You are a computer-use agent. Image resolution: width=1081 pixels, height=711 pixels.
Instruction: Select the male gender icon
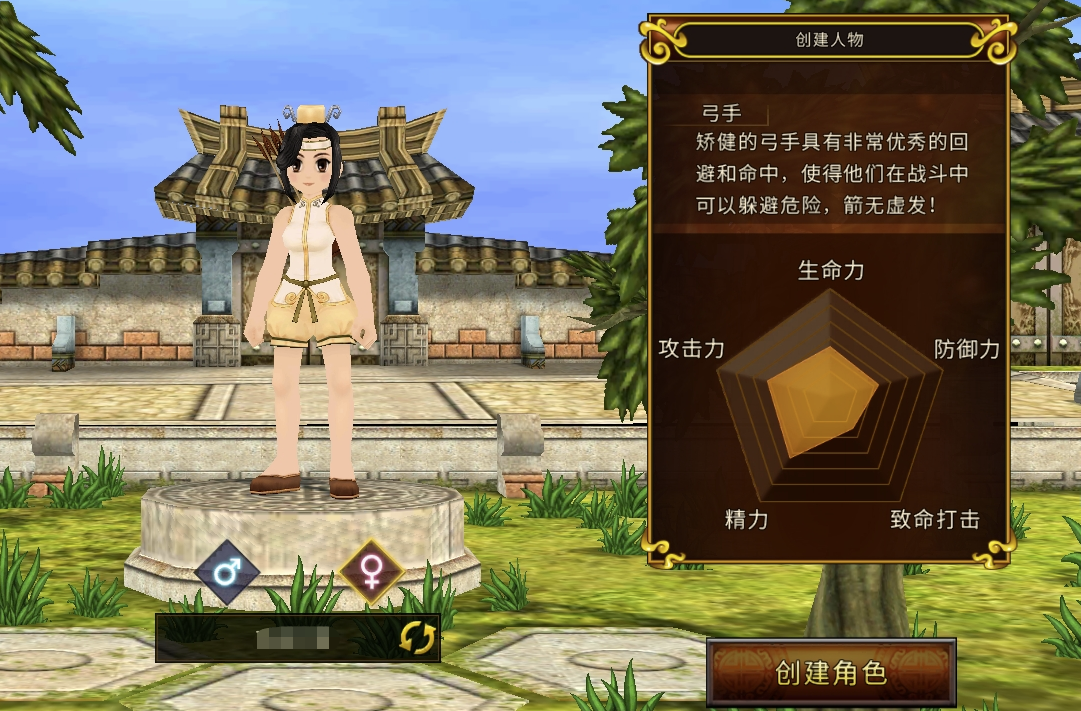pyautogui.click(x=227, y=573)
